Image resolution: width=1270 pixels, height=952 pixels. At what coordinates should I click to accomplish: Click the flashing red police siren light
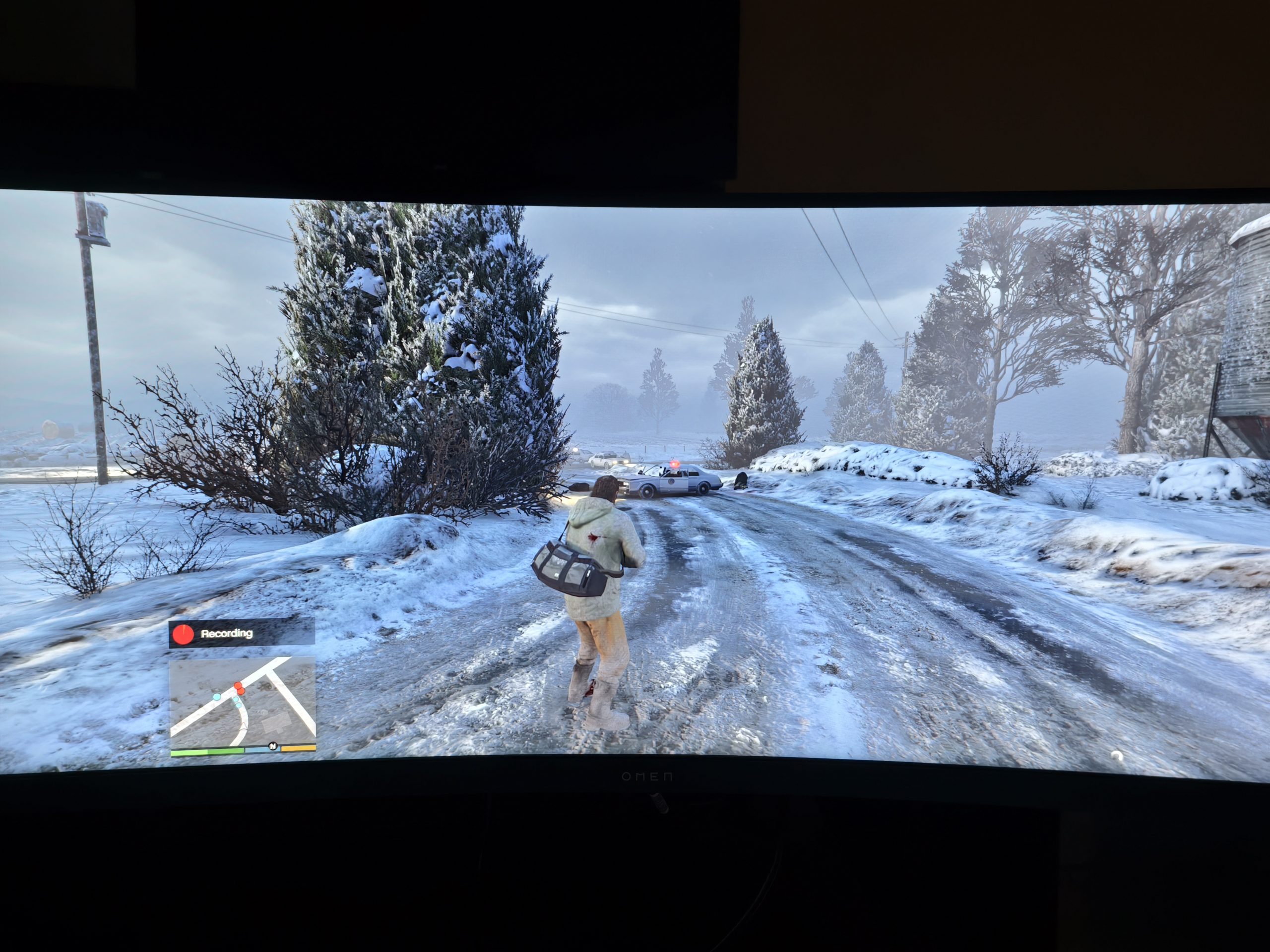pyautogui.click(x=675, y=464)
